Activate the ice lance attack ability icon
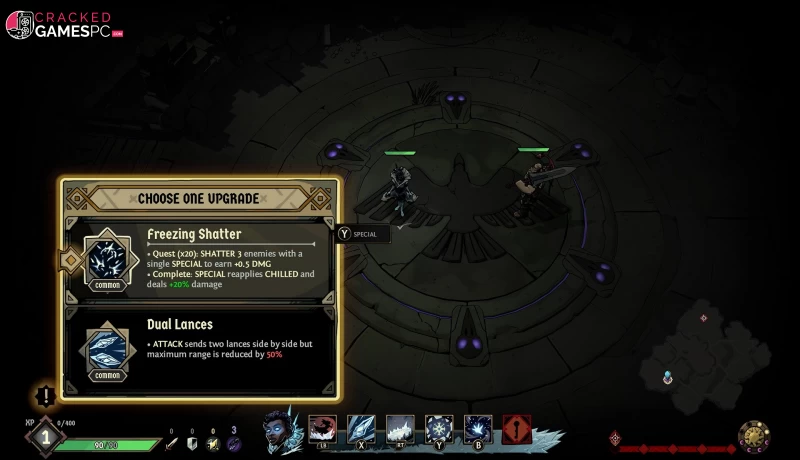Image resolution: width=800 pixels, height=460 pixels. click(361, 430)
